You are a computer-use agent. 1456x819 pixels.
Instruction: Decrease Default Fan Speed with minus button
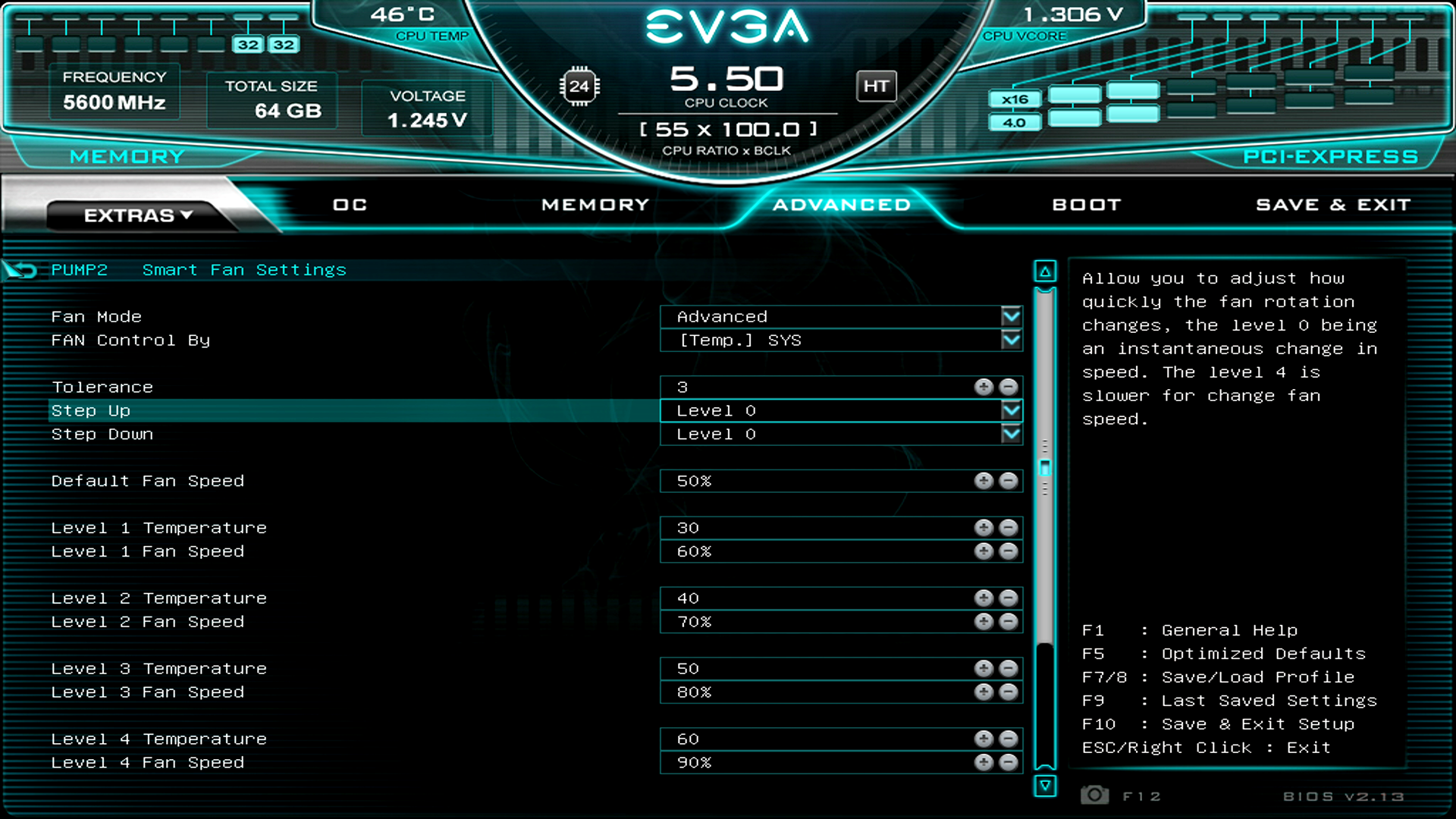1008,480
